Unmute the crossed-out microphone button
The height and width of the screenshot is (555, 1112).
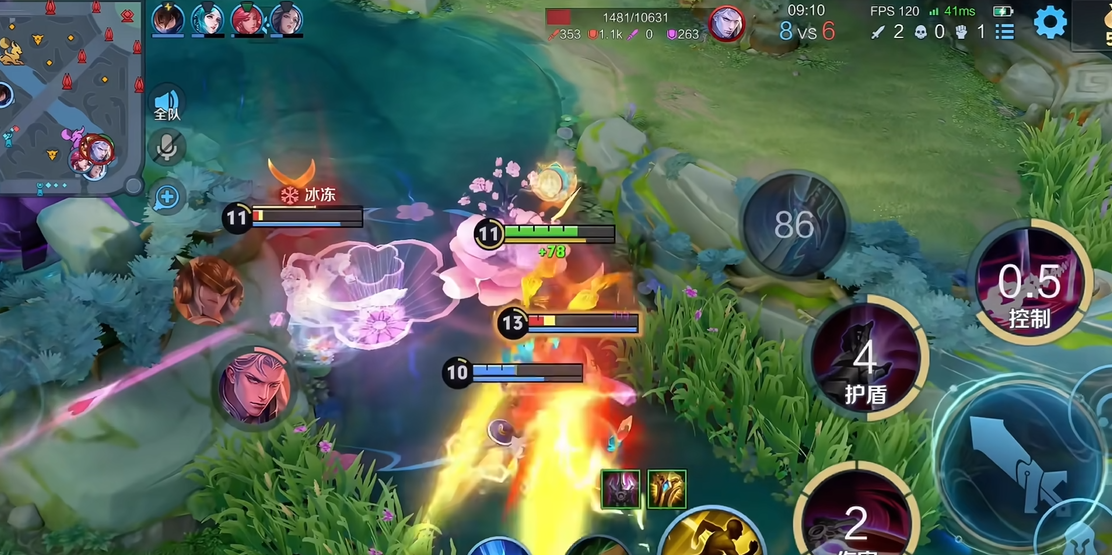167,148
